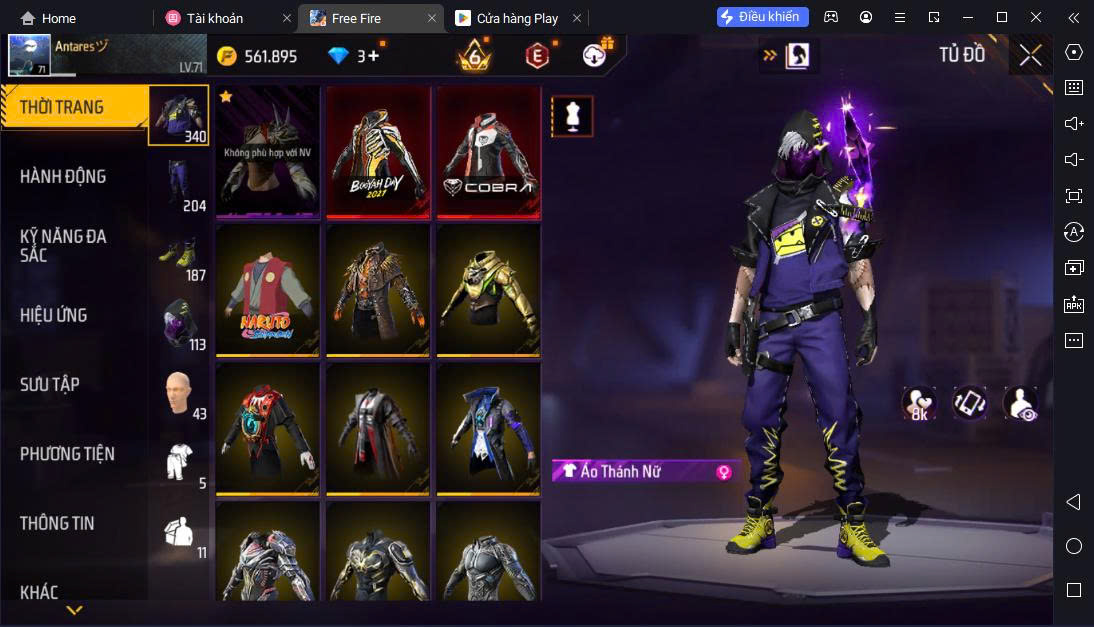
Task: Tap the gold coin balance
Action: click(x=258, y=56)
